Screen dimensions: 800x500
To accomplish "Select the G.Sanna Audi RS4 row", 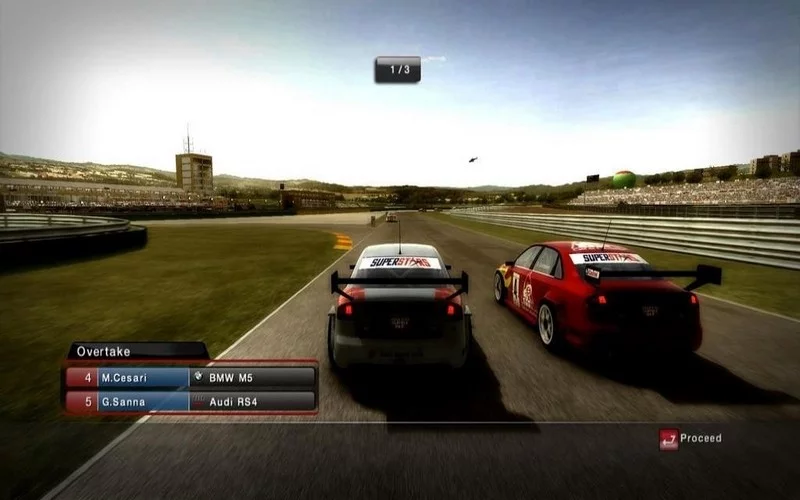I will pyautogui.click(x=191, y=401).
